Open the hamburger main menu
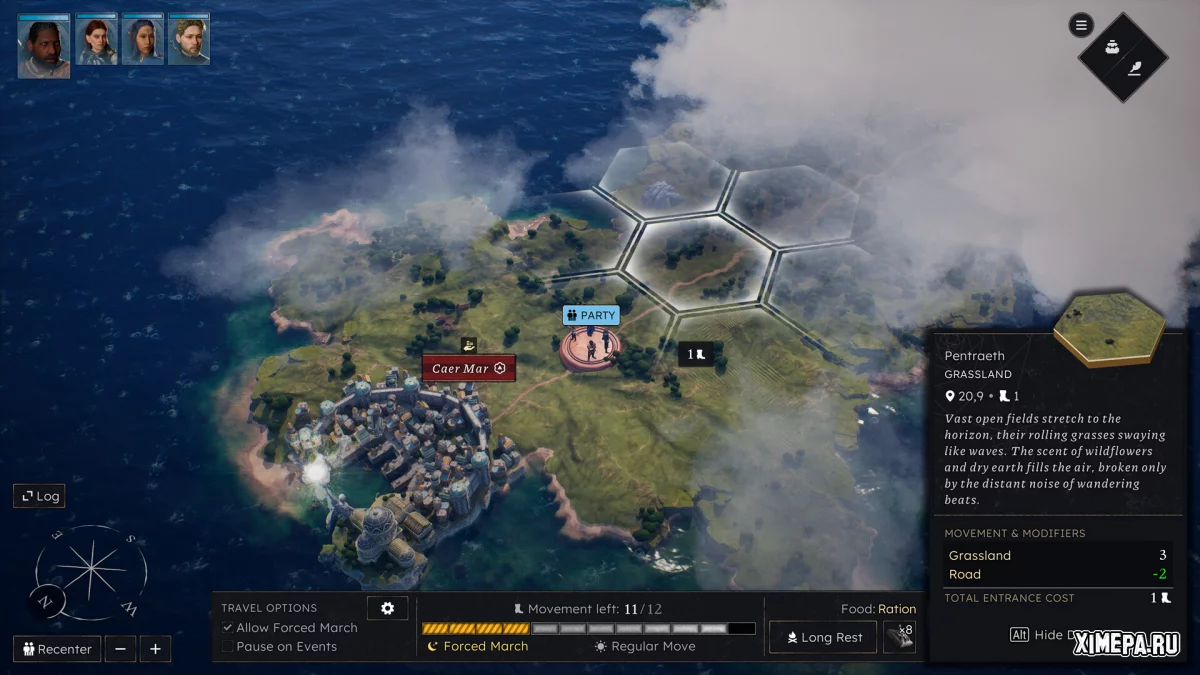Screen dimensions: 1200x675 point(1081,25)
